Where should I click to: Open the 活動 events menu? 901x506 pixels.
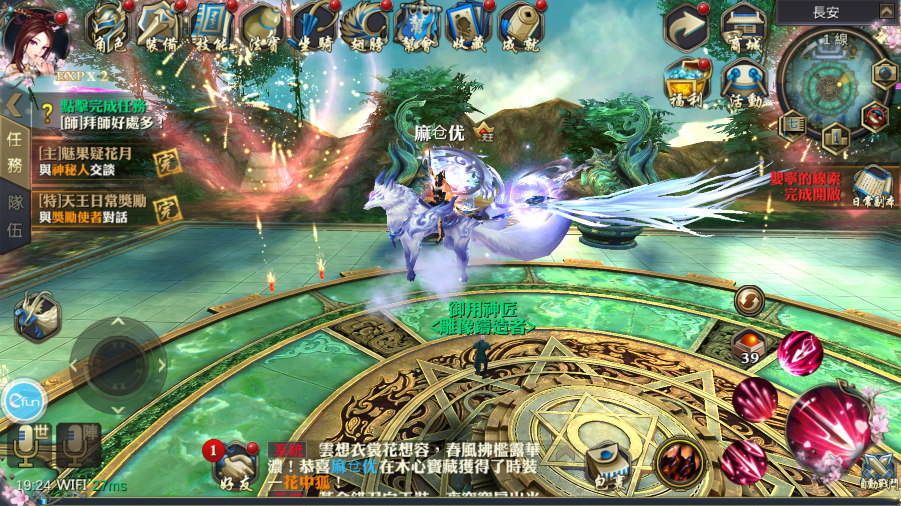(744, 80)
